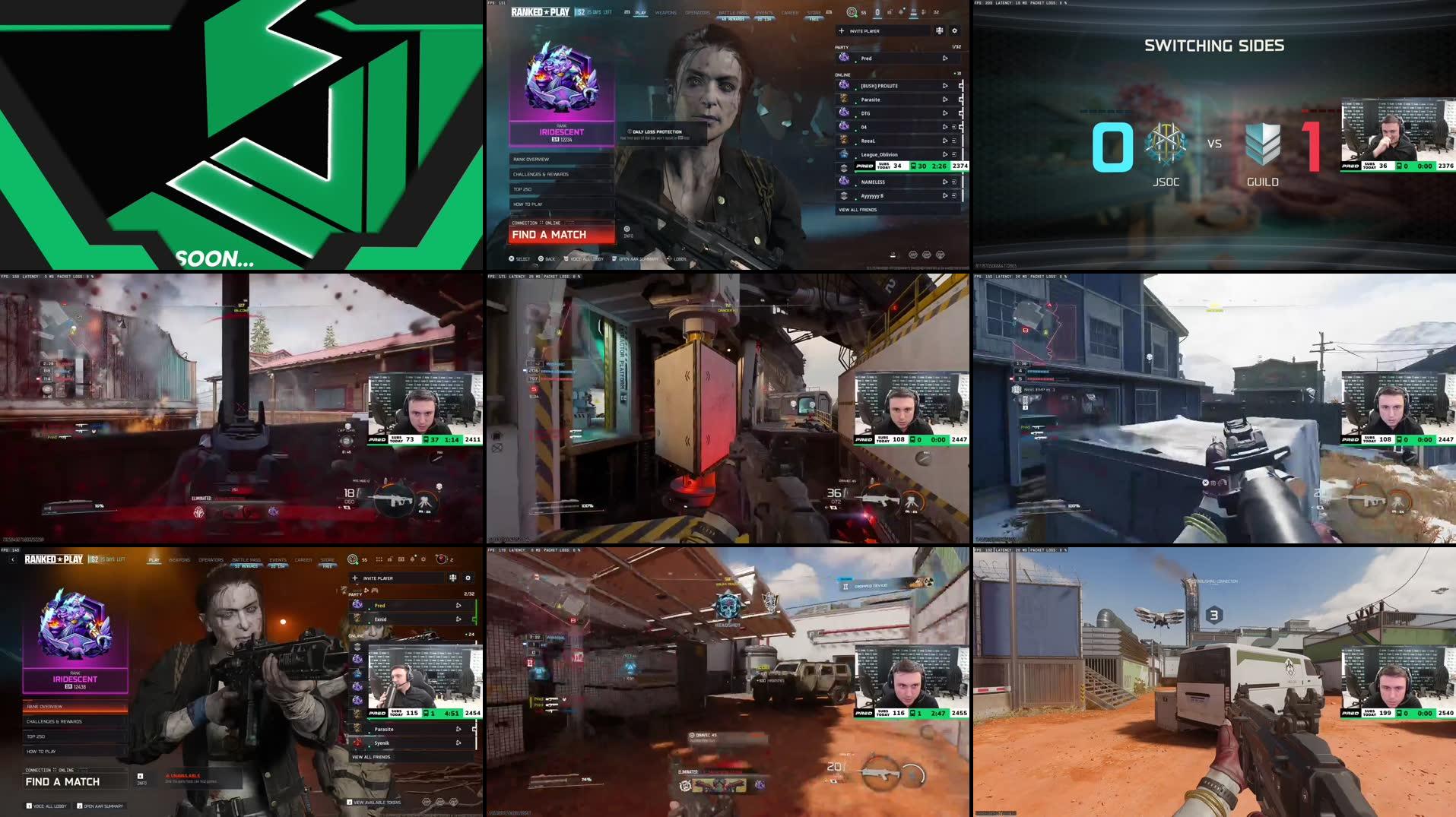This screenshot has width=1456, height=817.
Task: Open the Challenges & Rewards section
Action: pyautogui.click(x=541, y=175)
